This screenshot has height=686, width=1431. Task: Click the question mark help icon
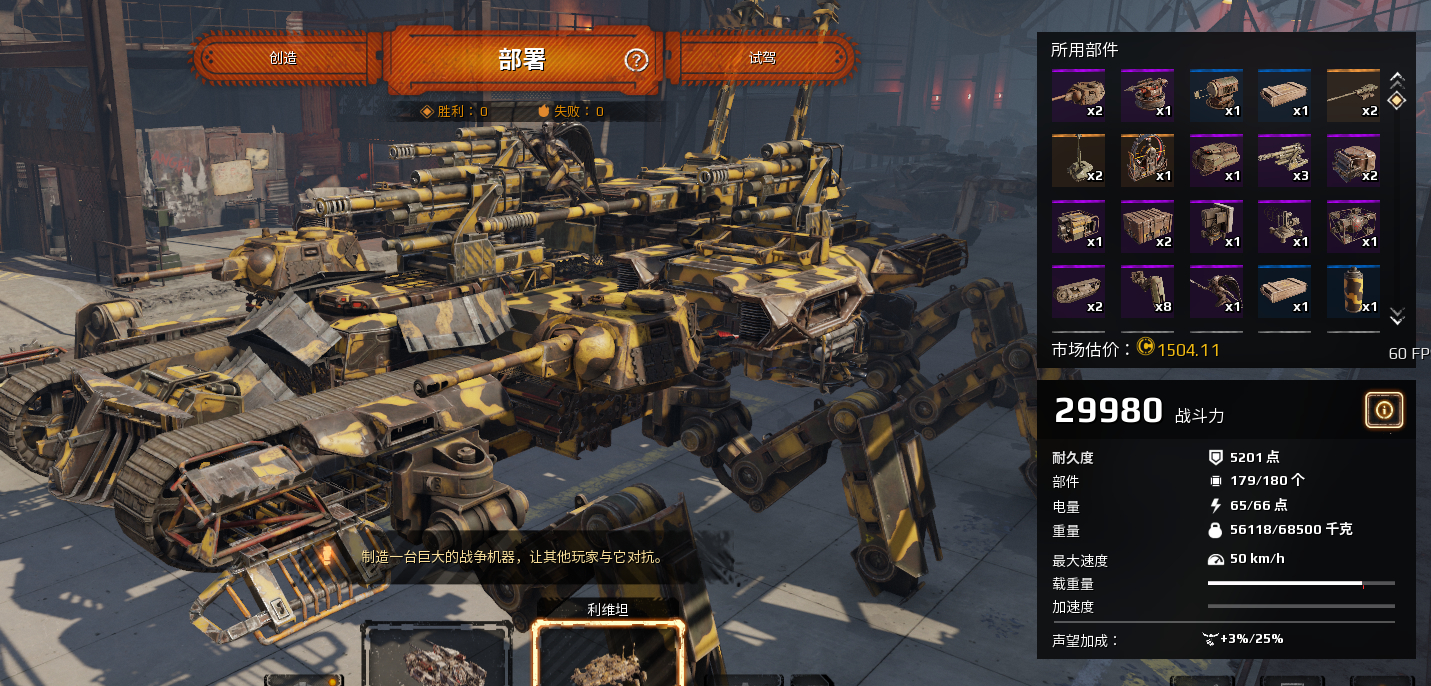[636, 60]
